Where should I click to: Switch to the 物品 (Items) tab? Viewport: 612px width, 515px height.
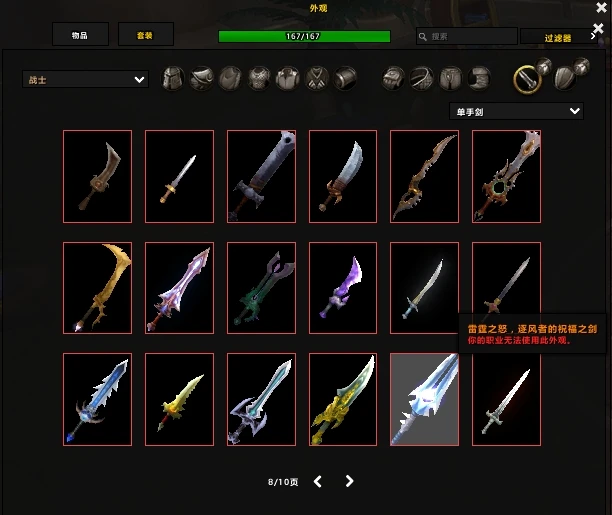pyautogui.click(x=80, y=35)
